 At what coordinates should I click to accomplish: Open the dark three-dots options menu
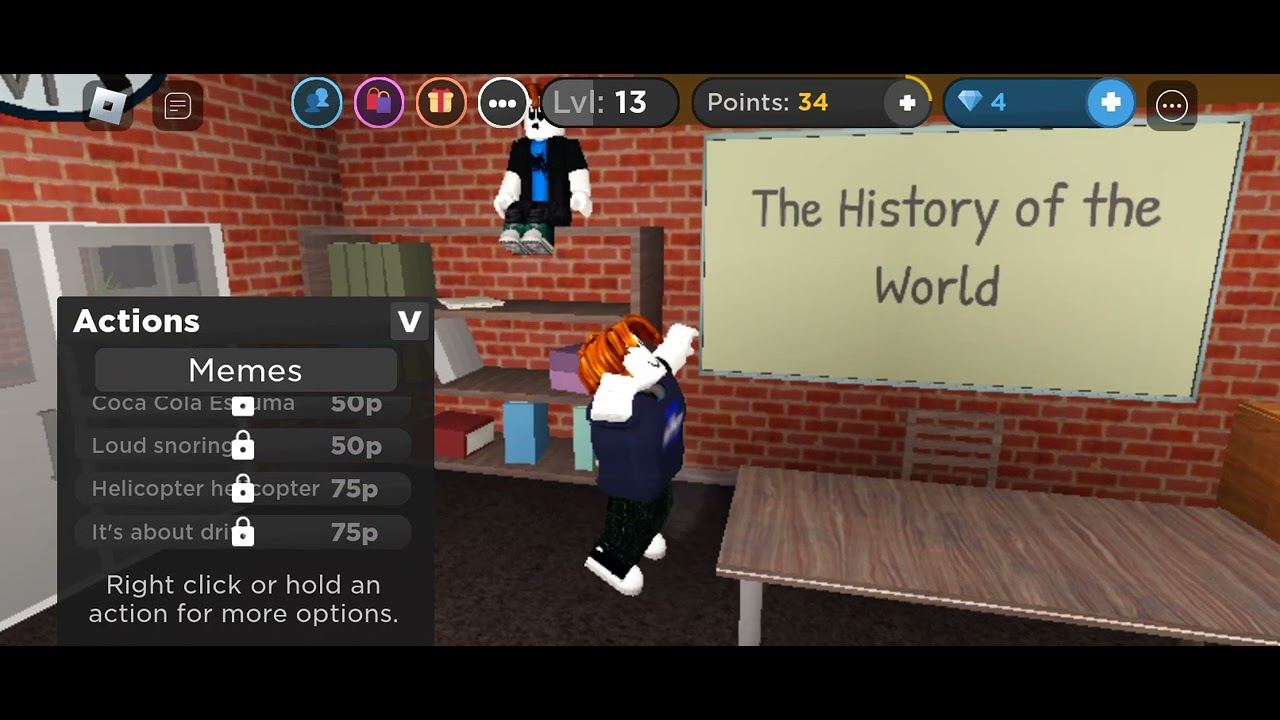tap(1171, 105)
